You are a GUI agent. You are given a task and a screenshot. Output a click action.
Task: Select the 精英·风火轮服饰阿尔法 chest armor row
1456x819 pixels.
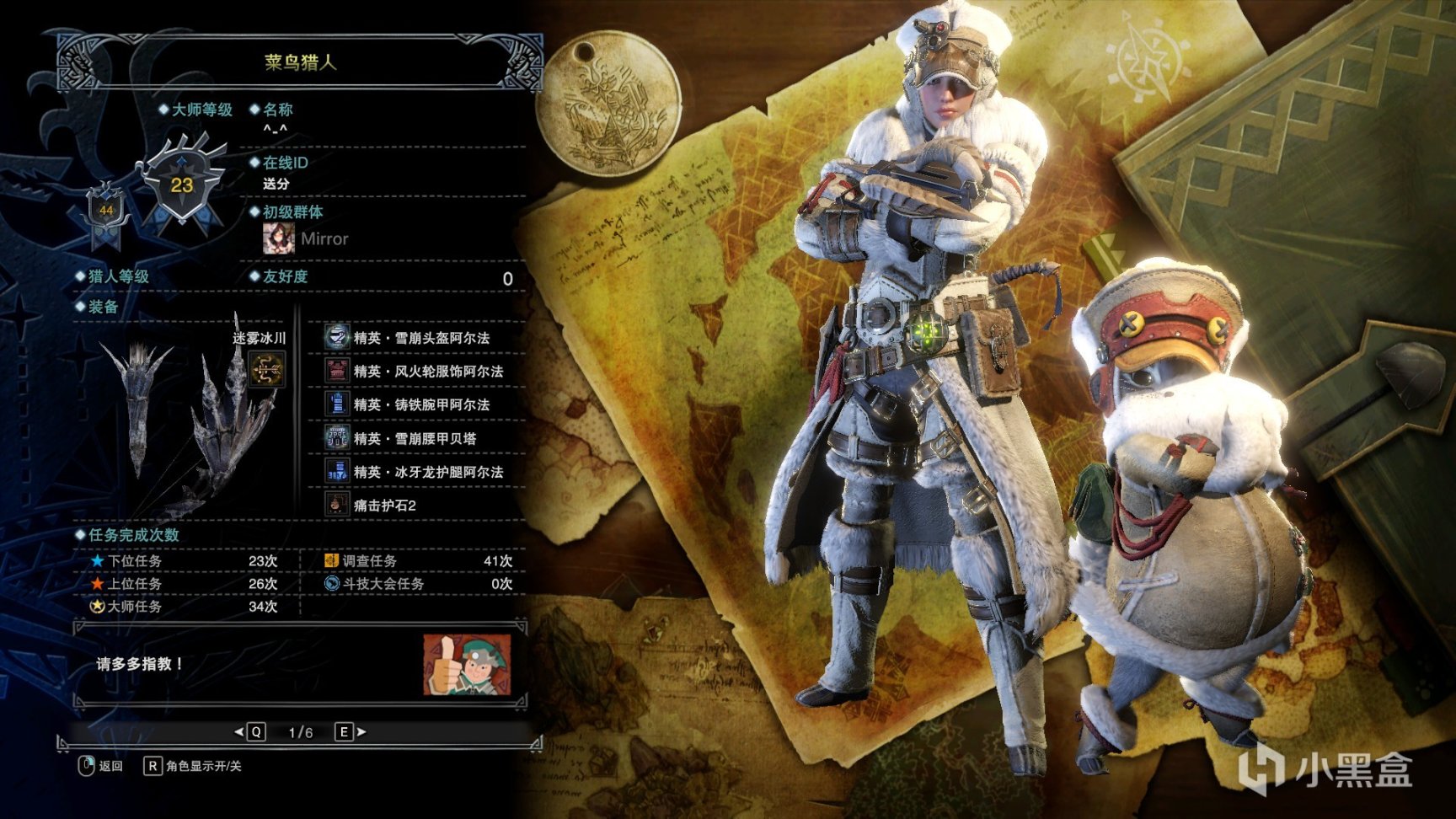tap(427, 372)
